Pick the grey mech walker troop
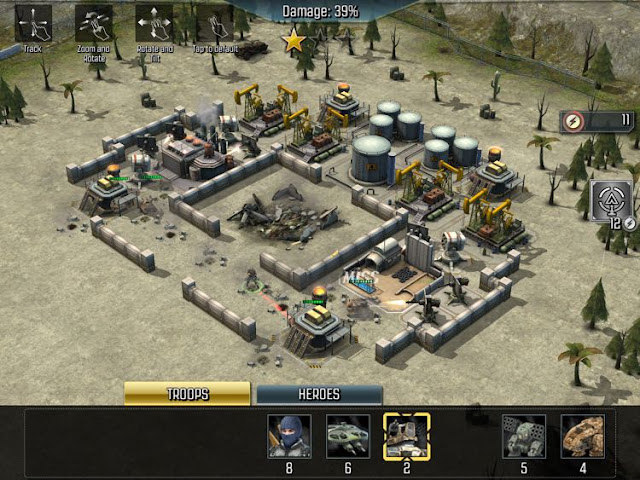Viewport: 640px width, 480px height. (x=523, y=435)
